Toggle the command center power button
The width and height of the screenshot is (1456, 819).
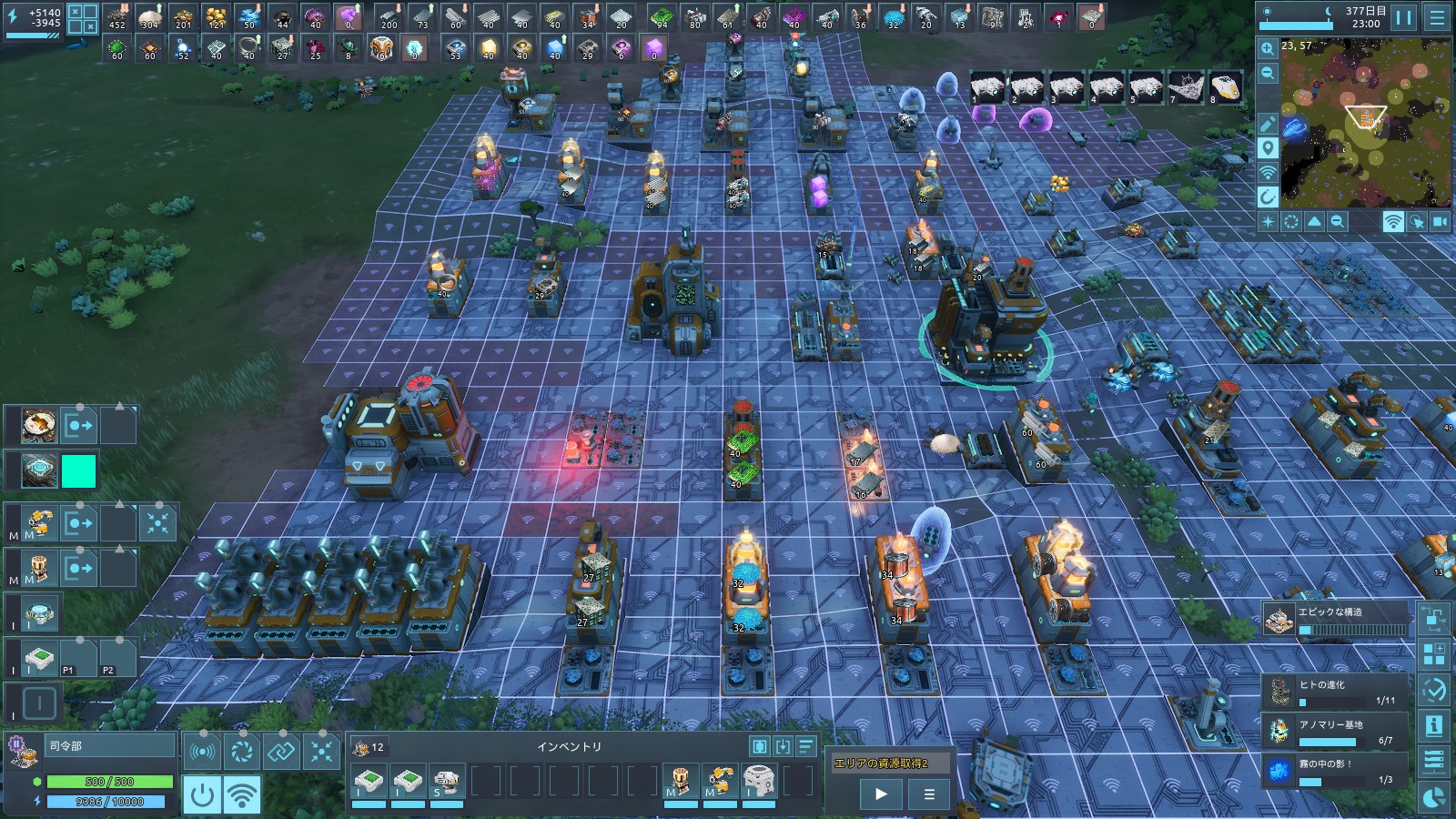coord(202,795)
